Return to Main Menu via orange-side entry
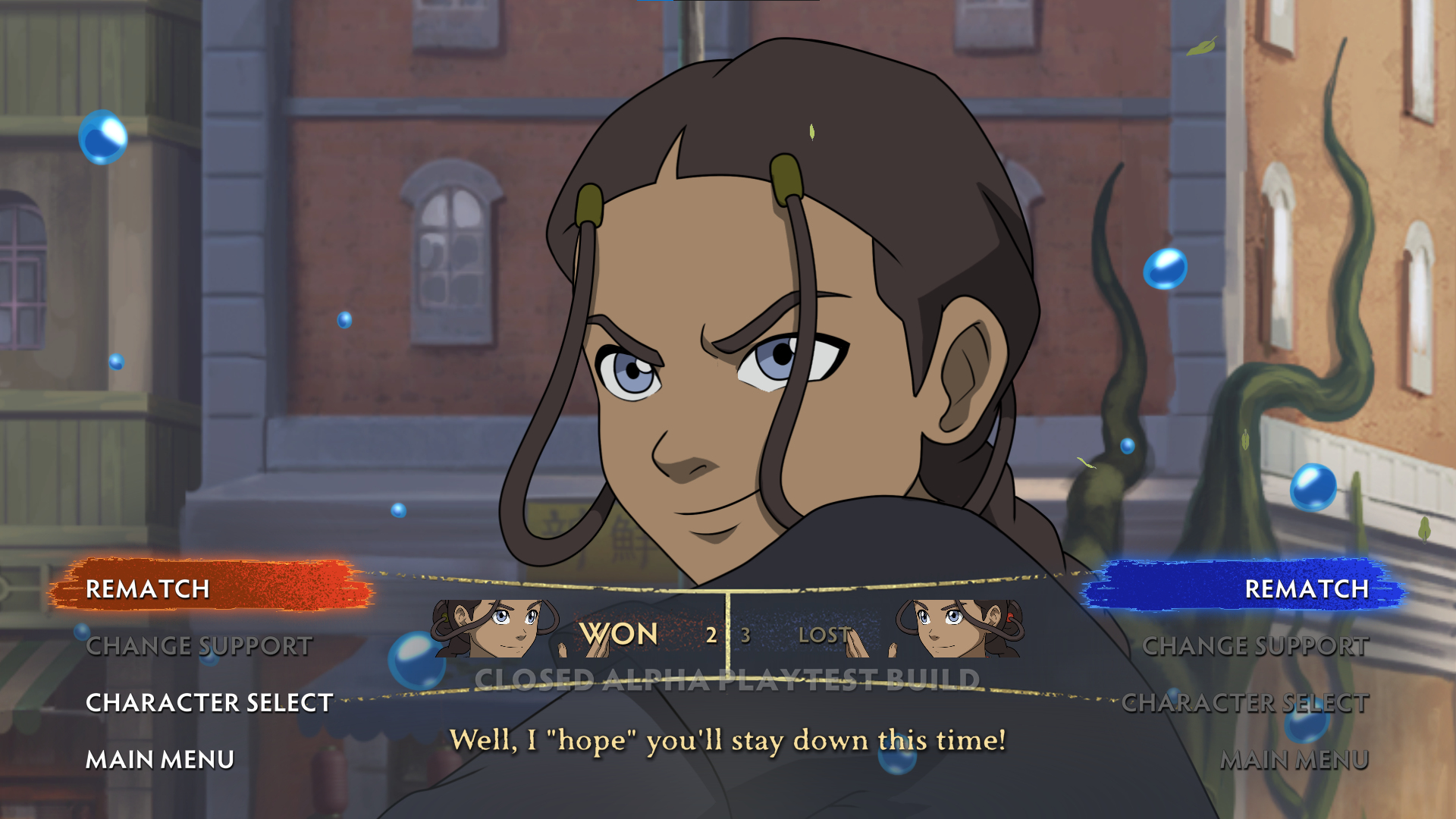Viewport: 1456px width, 819px height. 160,759
